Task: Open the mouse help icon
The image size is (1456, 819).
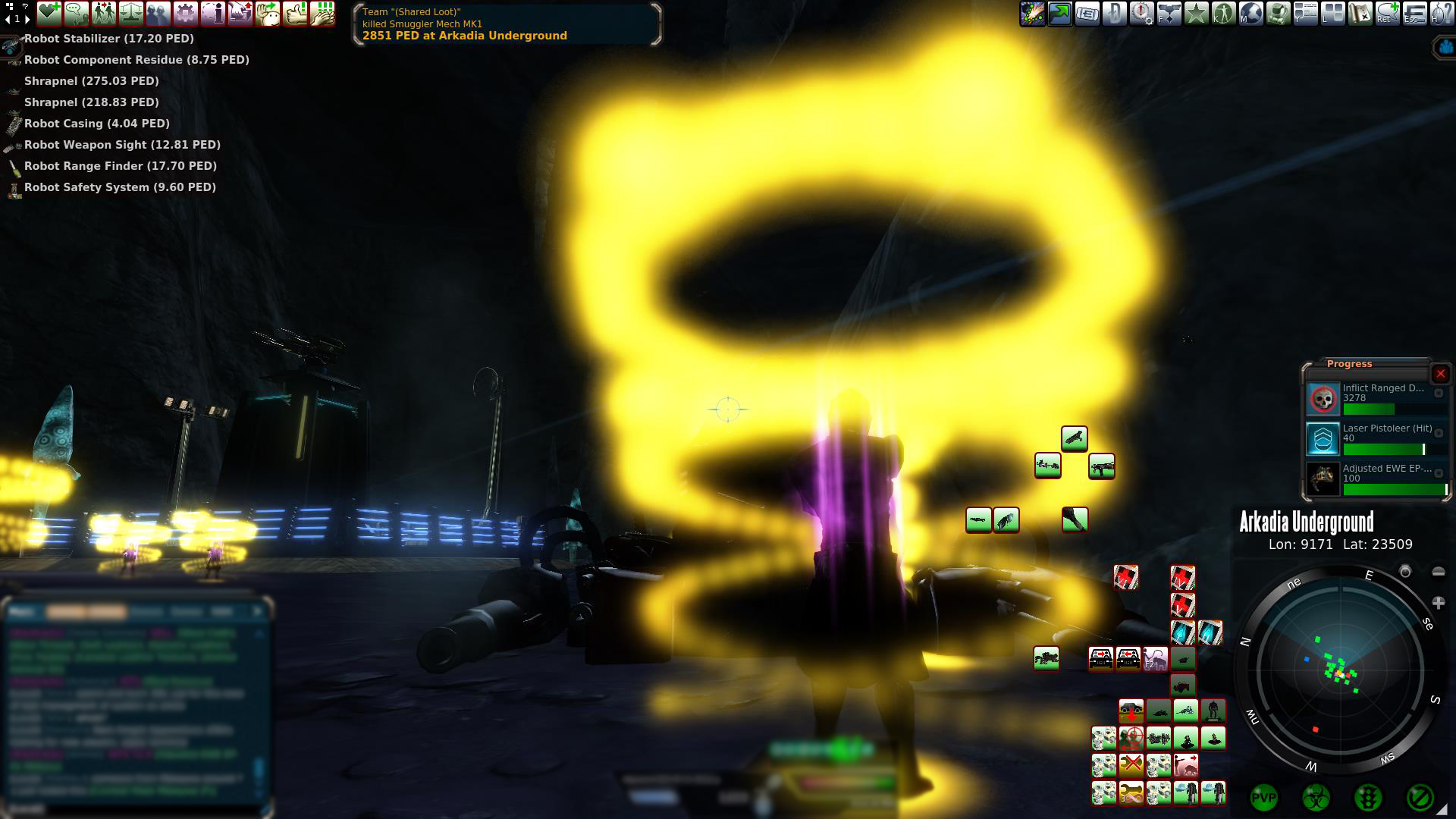Action: 1441,14
